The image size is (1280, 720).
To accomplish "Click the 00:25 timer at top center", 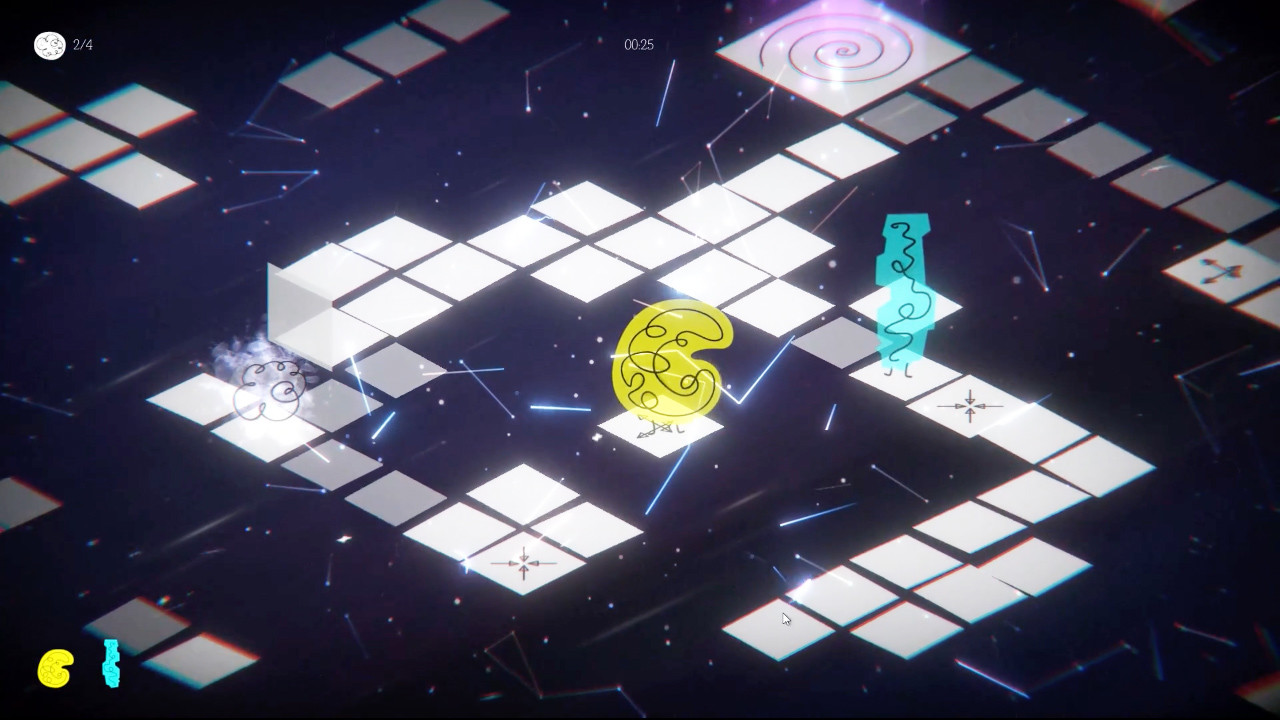I will (x=638, y=45).
